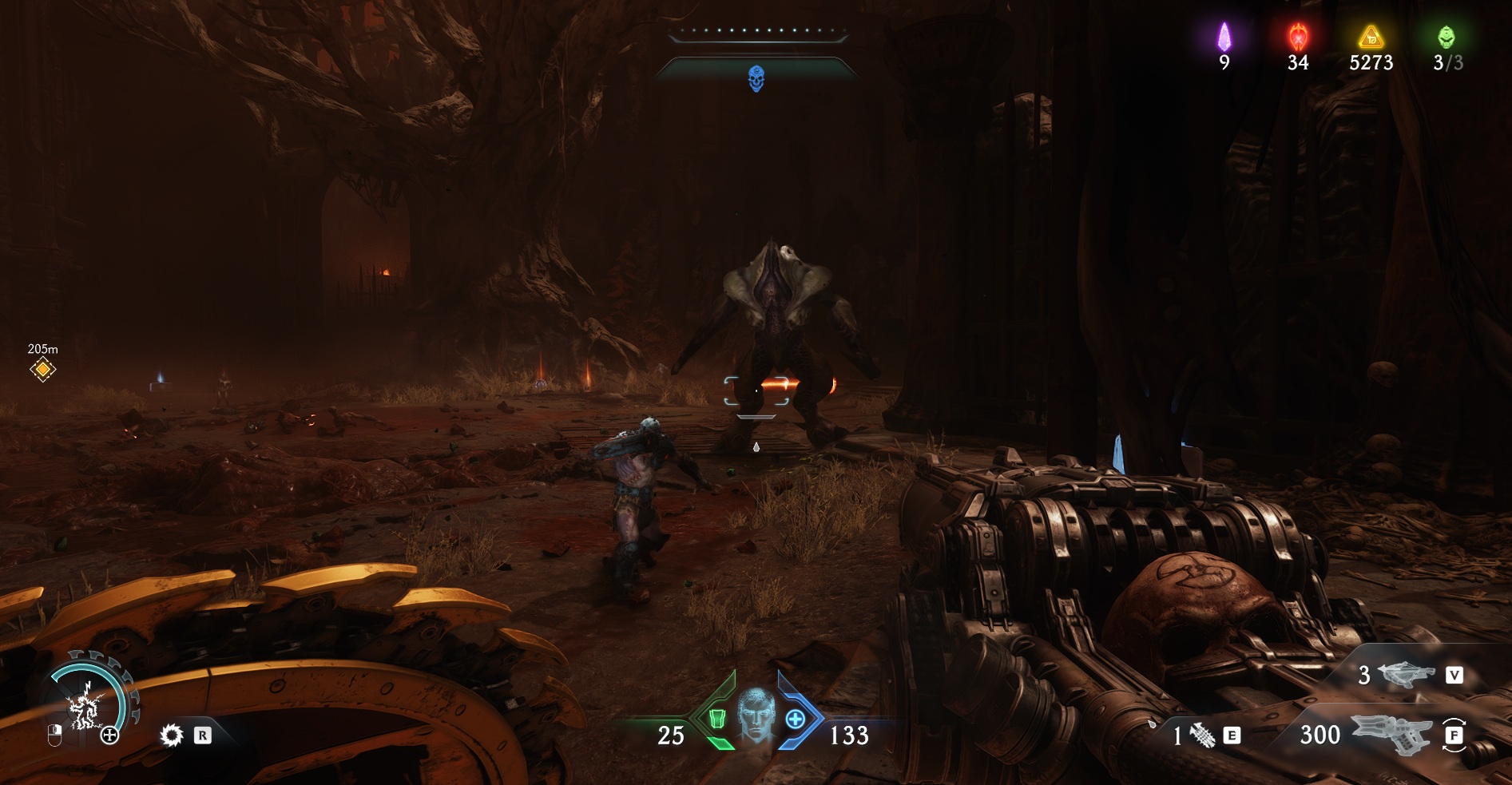Click the spiked gauntlet melee icon
Viewport: 1512px width, 785px height.
(1202, 735)
